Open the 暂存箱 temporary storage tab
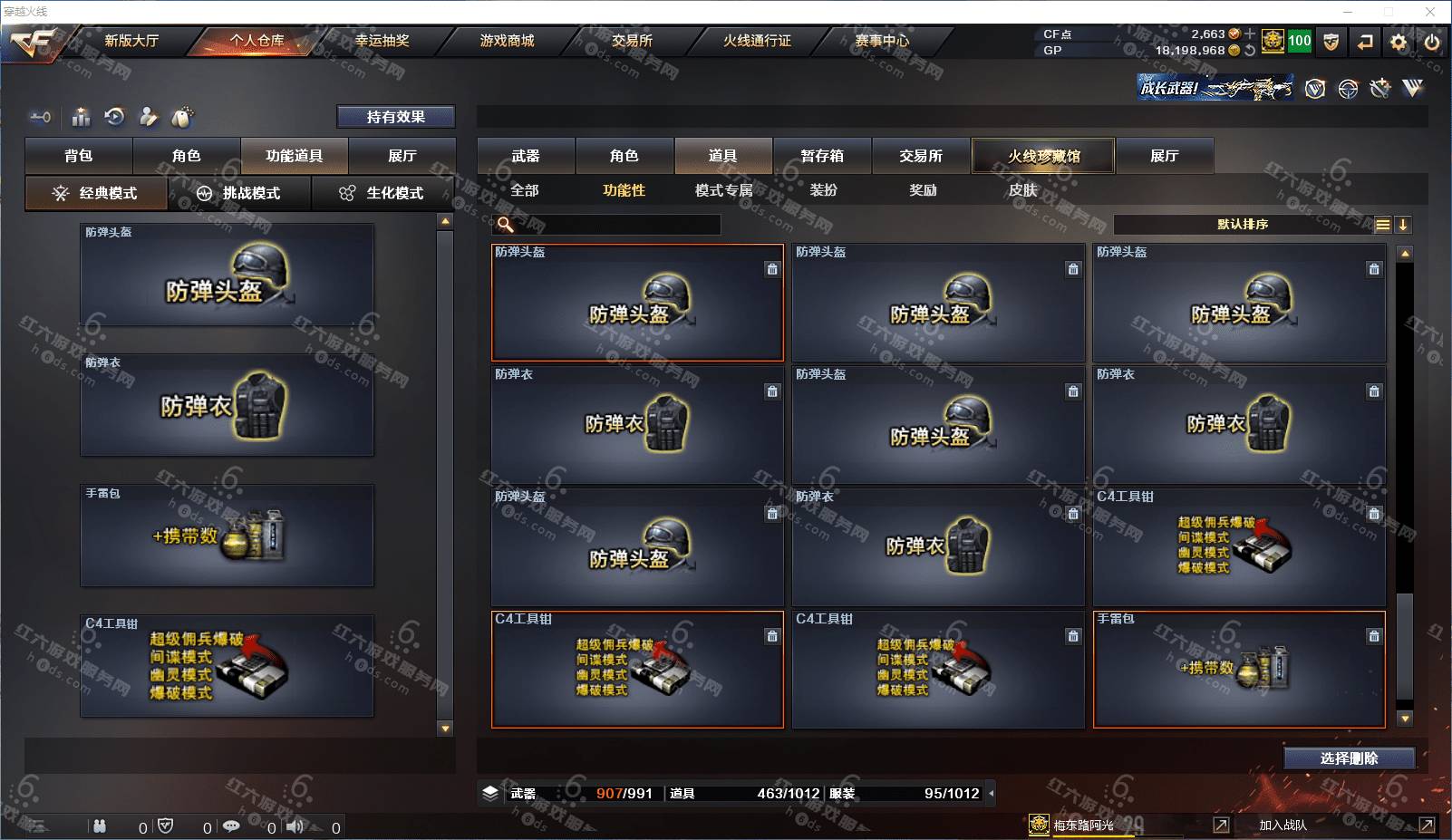The height and width of the screenshot is (840, 1452). tap(822, 156)
